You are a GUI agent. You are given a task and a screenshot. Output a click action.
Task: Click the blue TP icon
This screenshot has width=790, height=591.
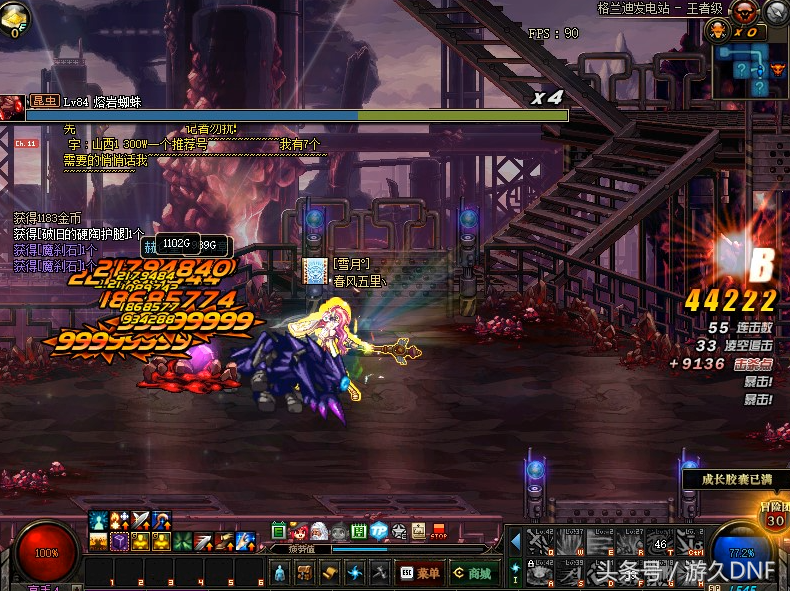pyautogui.click(x=379, y=532)
